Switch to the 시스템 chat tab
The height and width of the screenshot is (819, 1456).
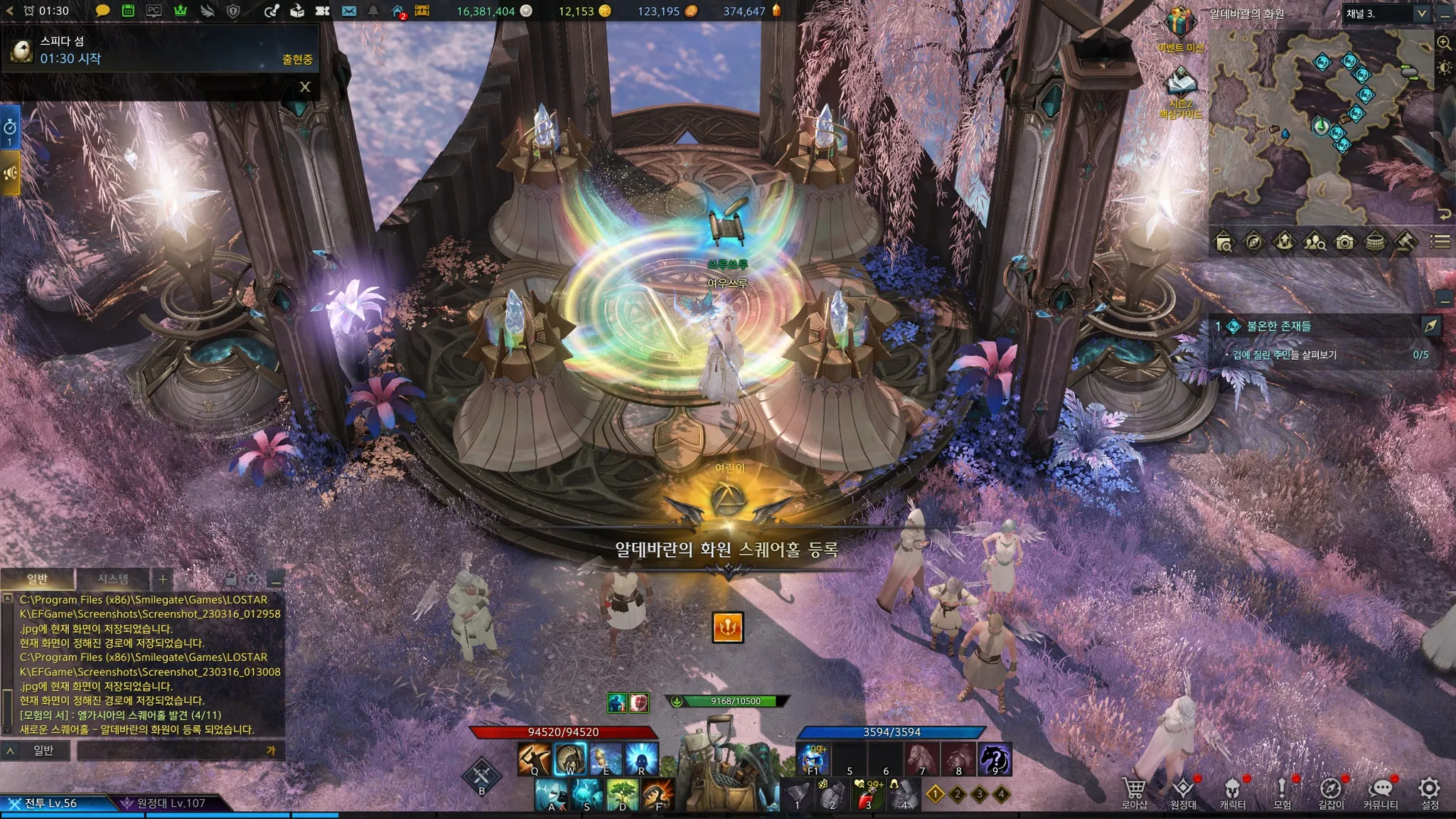click(x=113, y=579)
